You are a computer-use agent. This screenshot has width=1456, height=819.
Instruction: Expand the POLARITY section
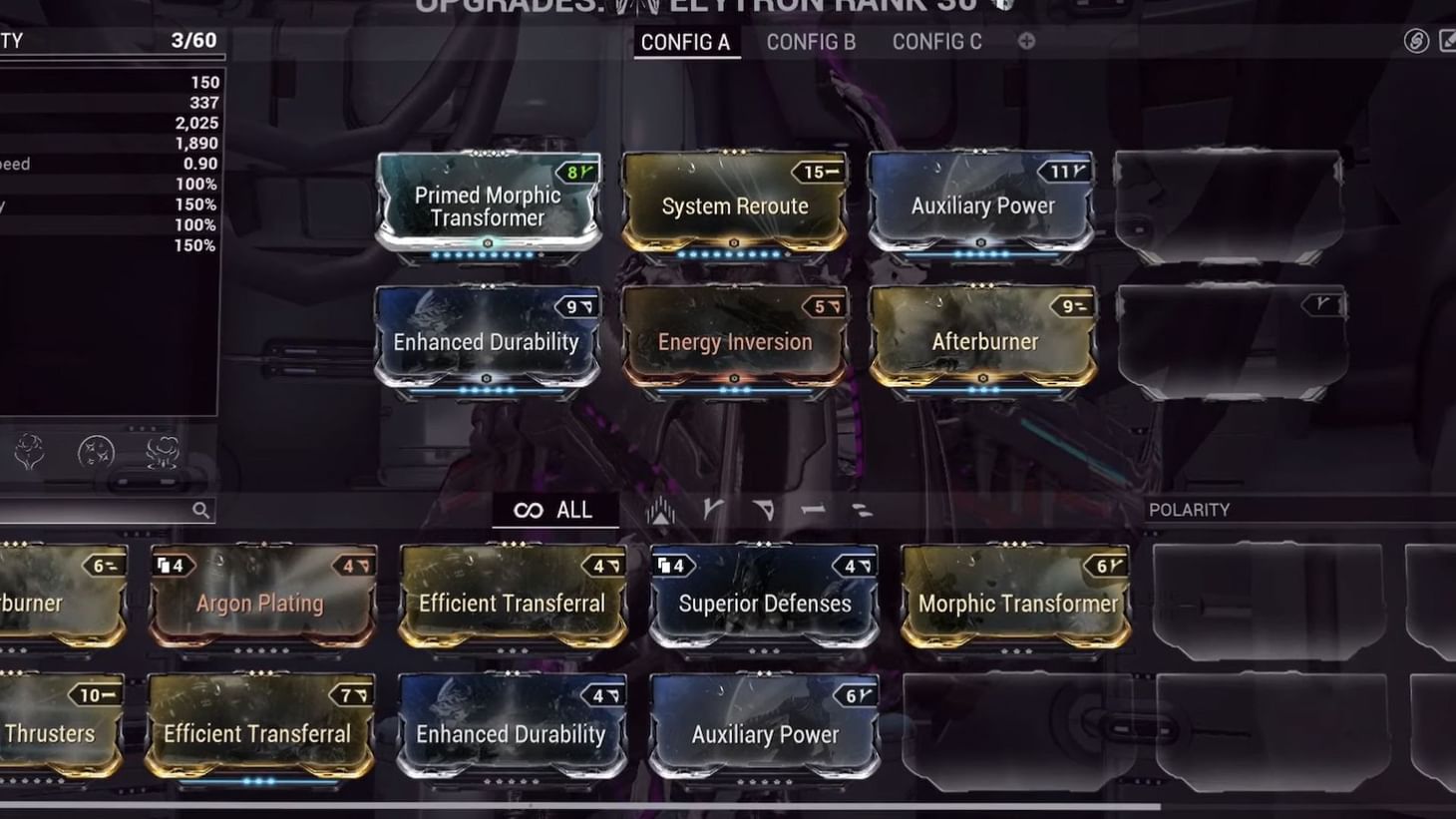pyautogui.click(x=1188, y=510)
